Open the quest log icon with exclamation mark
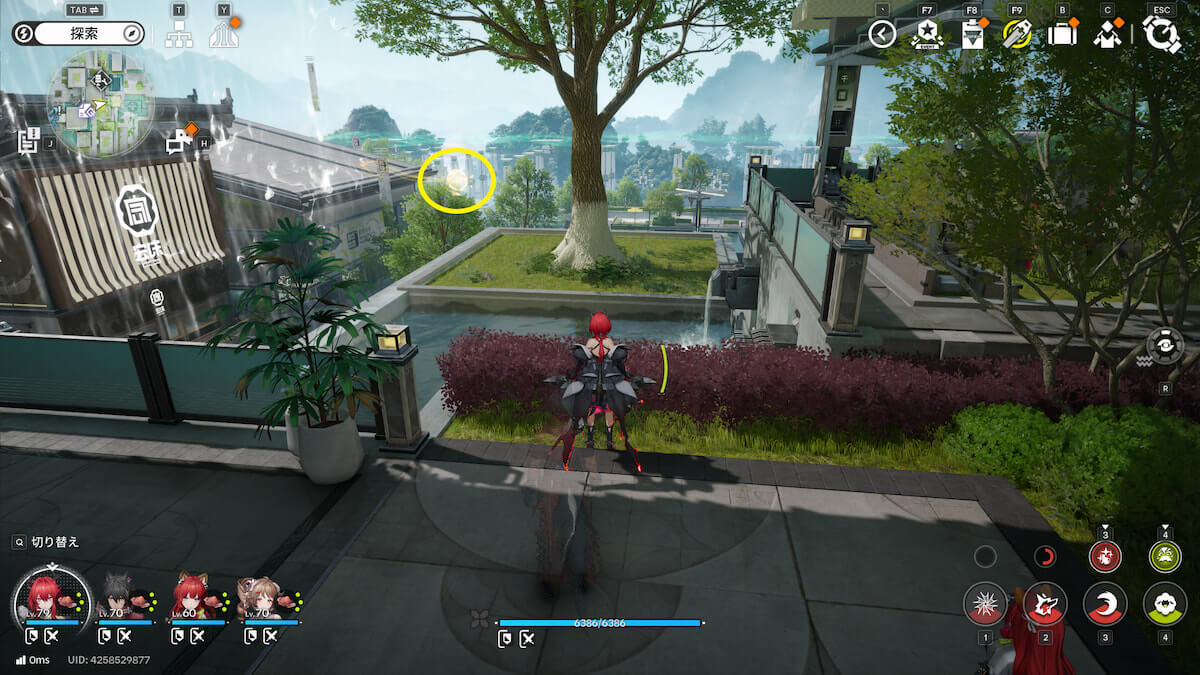This screenshot has height=675, width=1200. (x=29, y=141)
